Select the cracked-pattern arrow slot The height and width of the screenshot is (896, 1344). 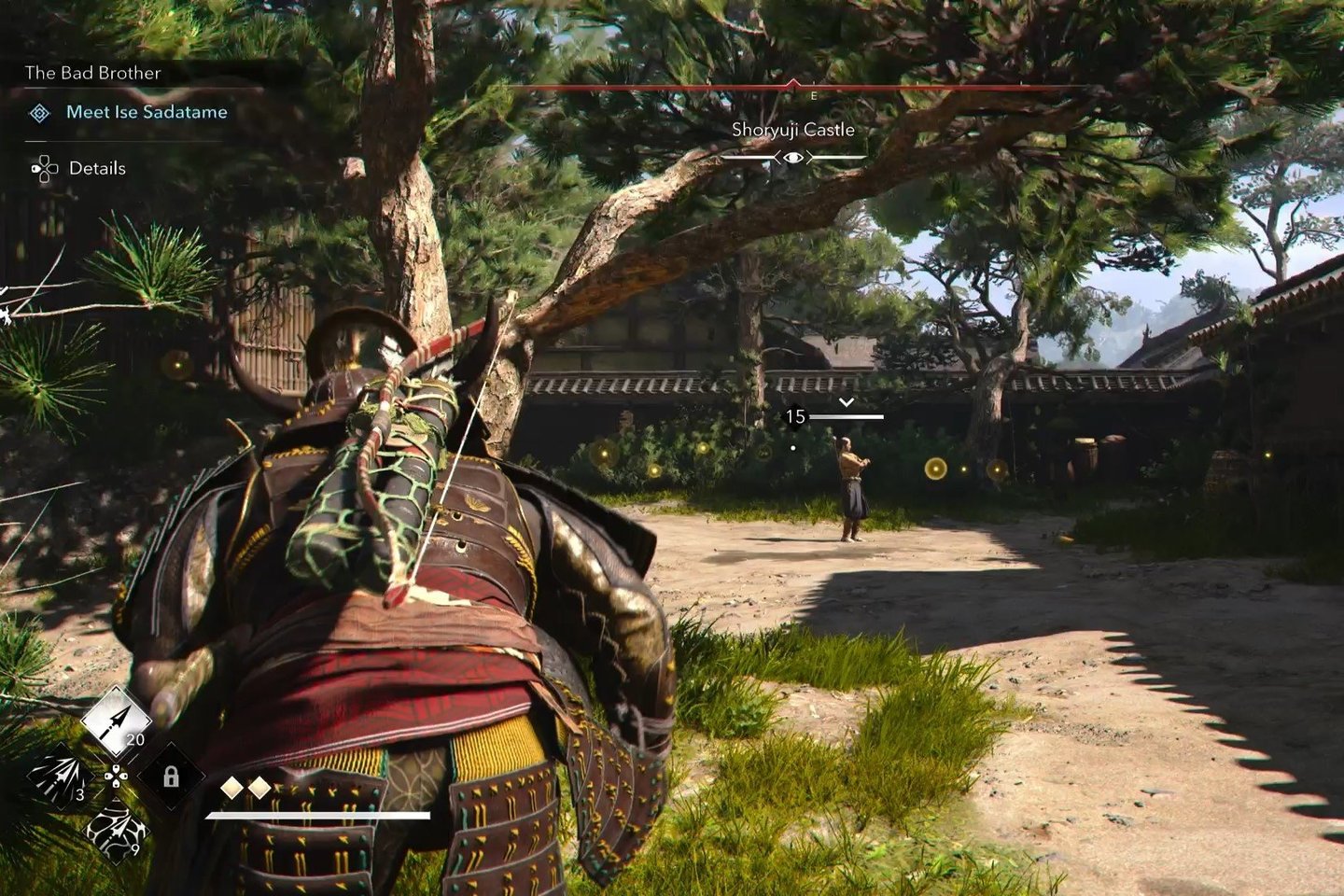[x=117, y=829]
